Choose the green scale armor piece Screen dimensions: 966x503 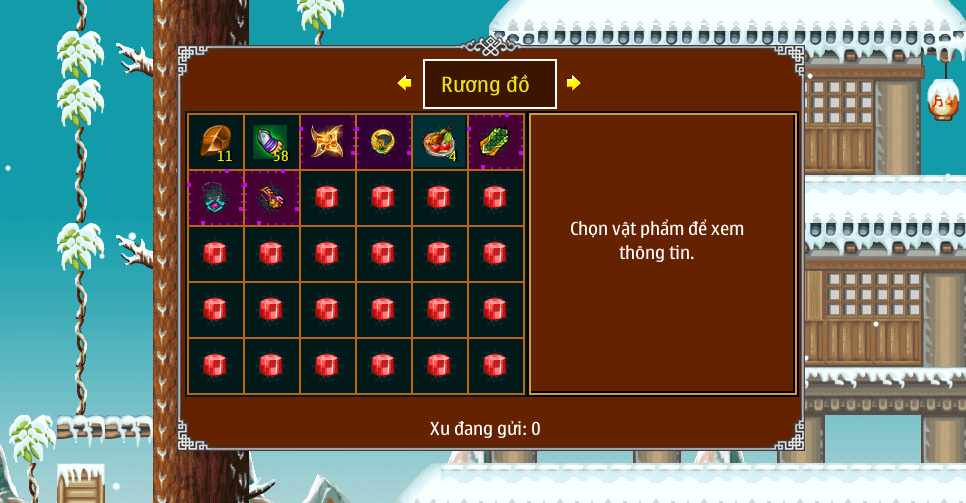496,142
